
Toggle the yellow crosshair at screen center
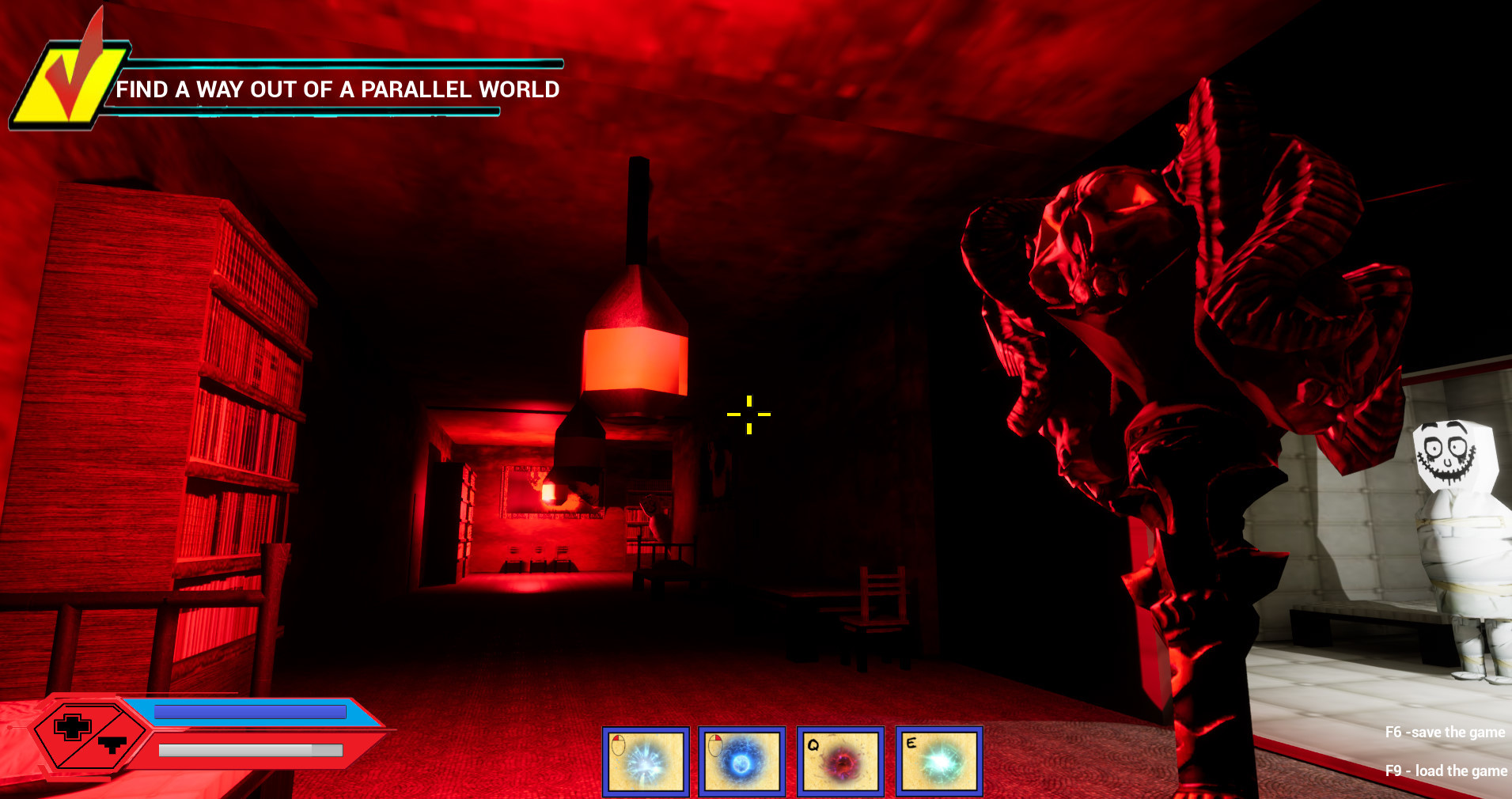[x=748, y=413]
